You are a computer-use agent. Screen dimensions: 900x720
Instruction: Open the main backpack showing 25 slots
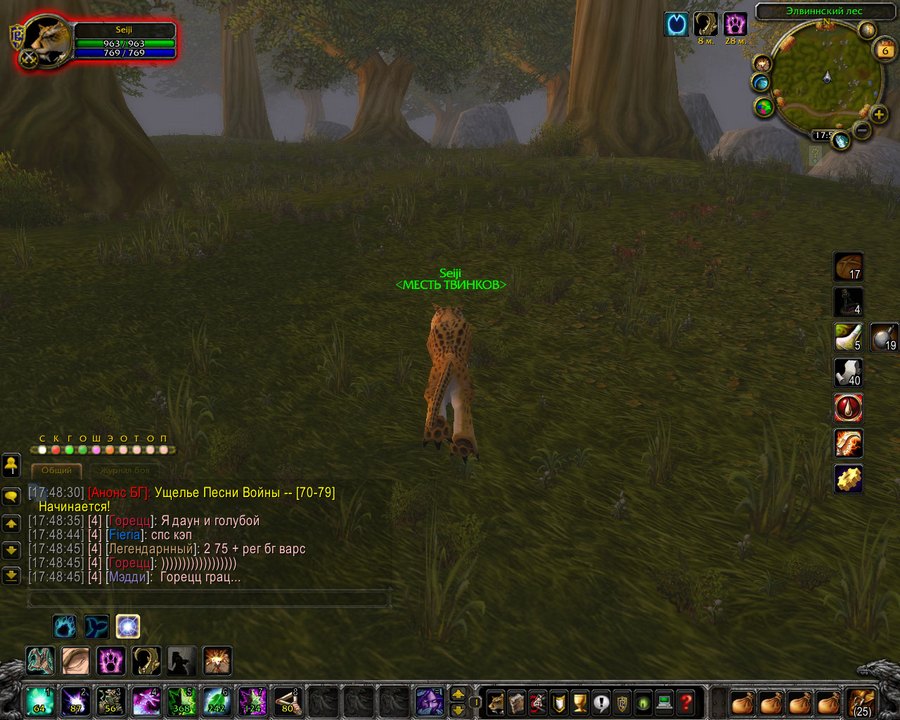pyautogui.click(x=861, y=702)
